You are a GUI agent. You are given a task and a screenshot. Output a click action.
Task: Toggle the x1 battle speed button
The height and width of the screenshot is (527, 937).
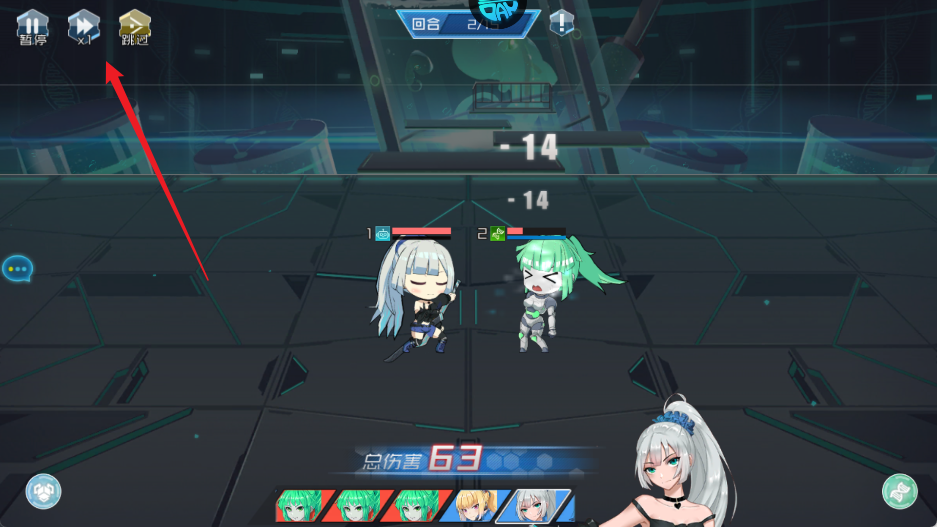pyautogui.click(x=83, y=27)
